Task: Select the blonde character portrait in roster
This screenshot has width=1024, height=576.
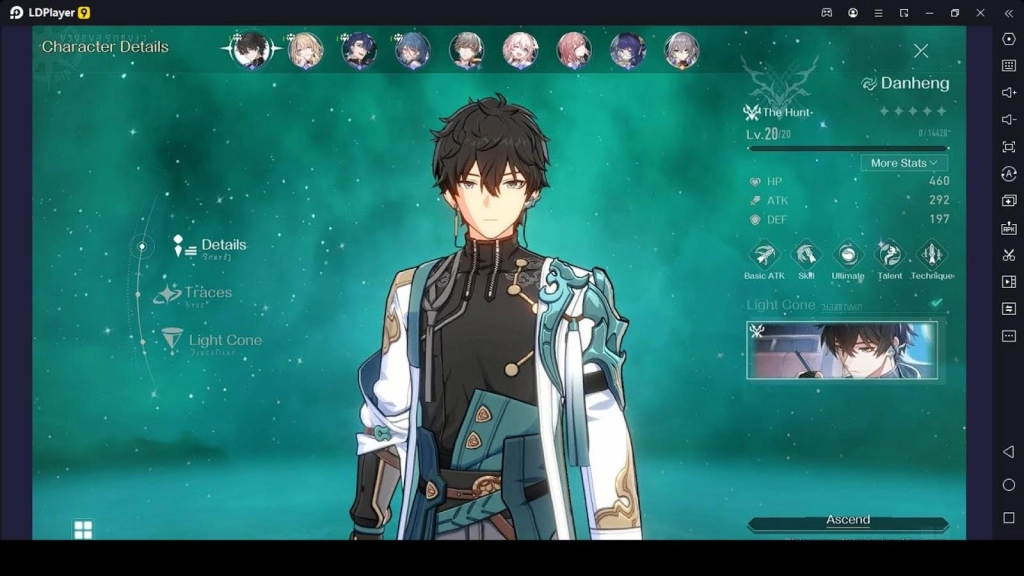Action: [x=305, y=50]
